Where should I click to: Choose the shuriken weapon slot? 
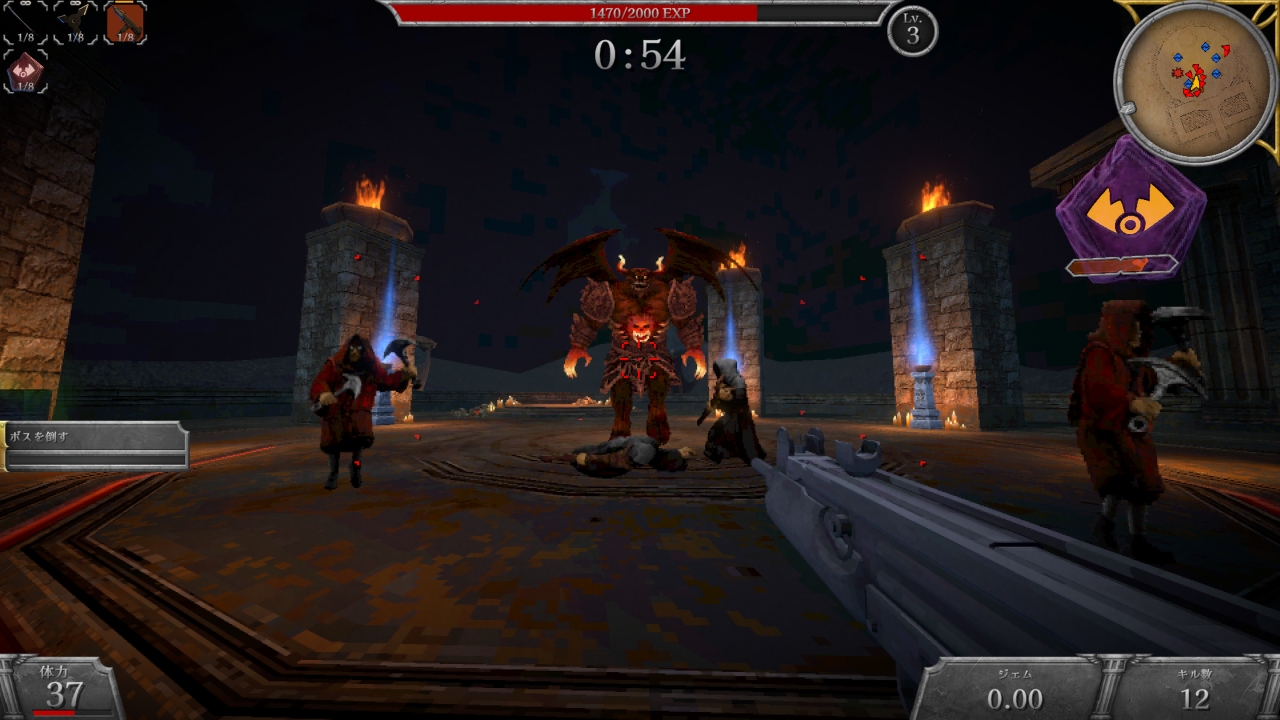point(75,22)
